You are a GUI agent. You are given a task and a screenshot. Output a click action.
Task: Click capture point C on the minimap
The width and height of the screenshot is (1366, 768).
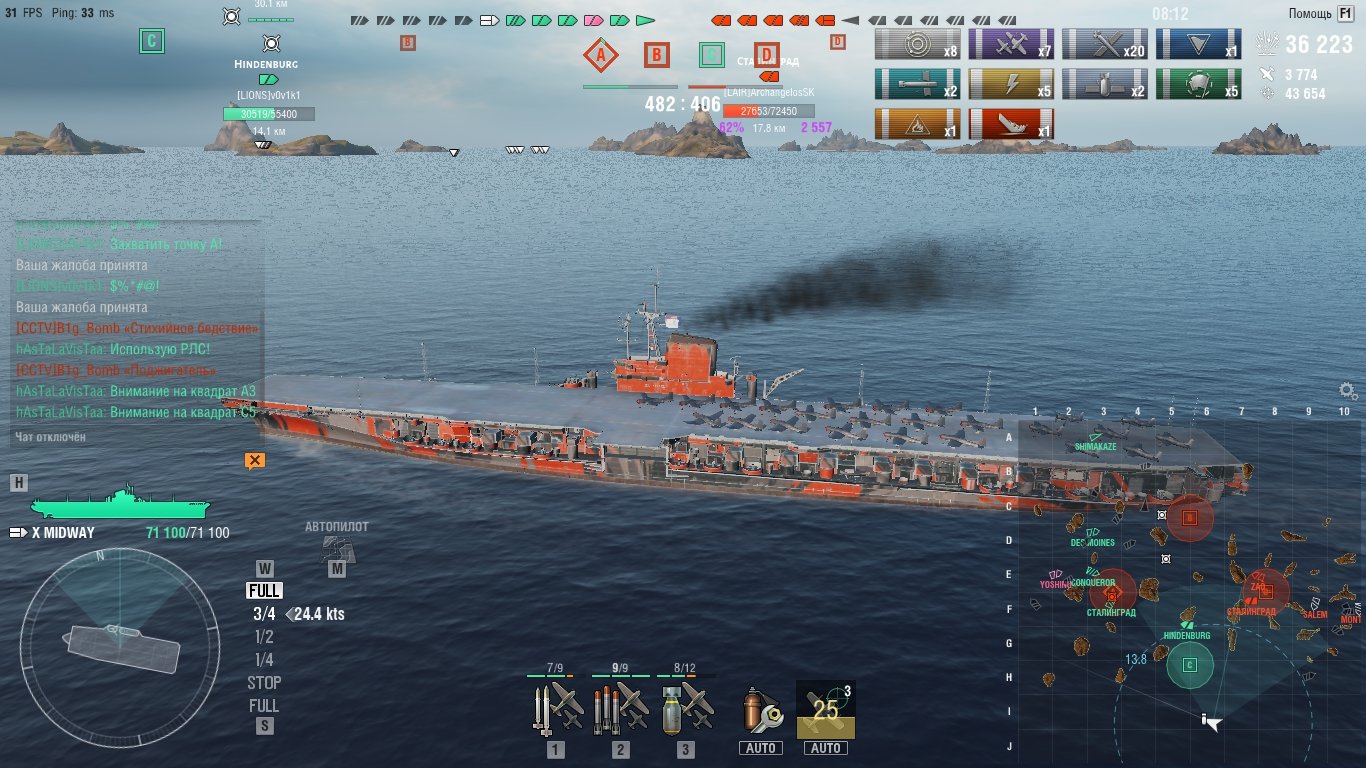pos(1189,665)
